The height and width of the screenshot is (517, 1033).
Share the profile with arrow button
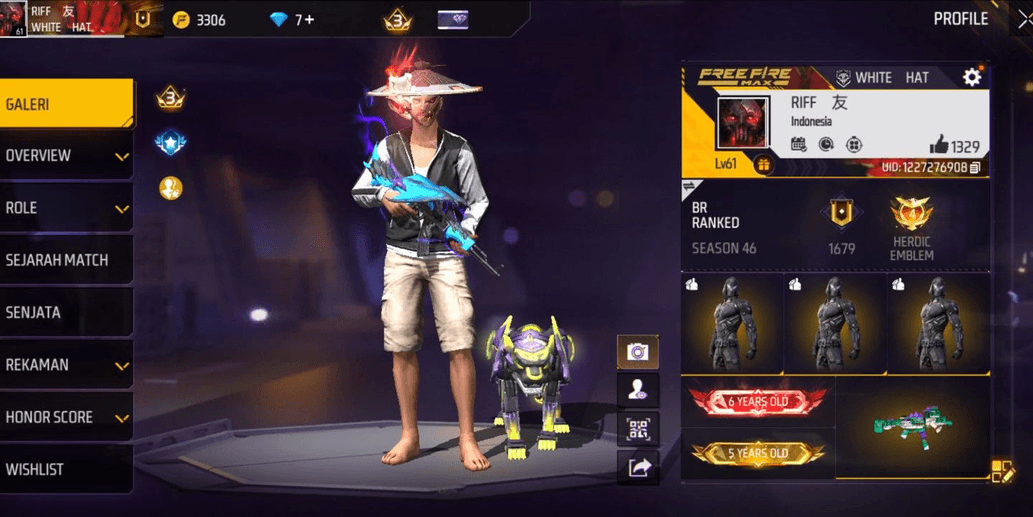pyautogui.click(x=637, y=467)
